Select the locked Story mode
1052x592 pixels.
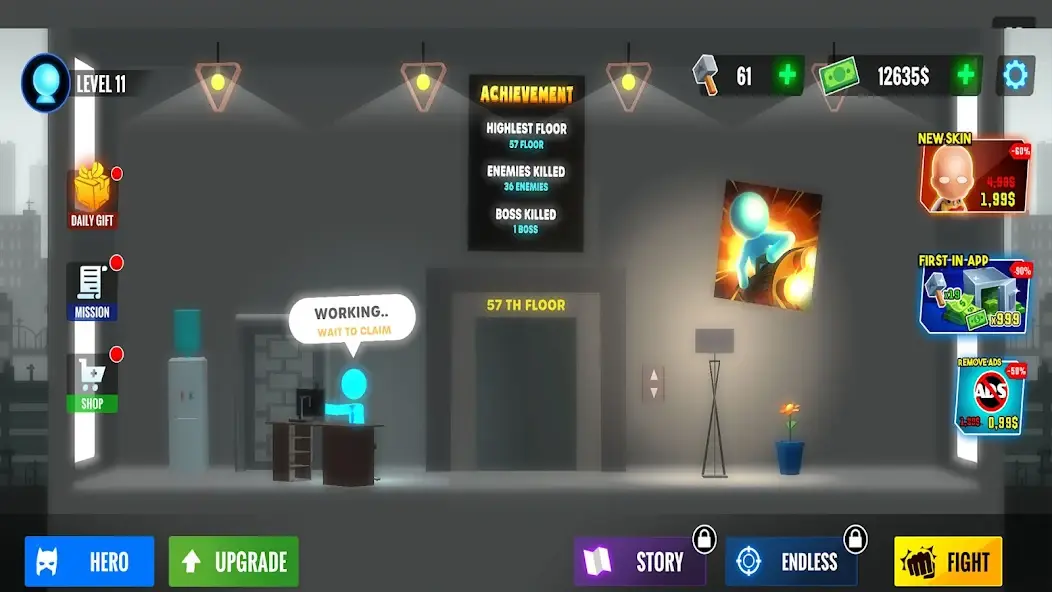coord(640,561)
